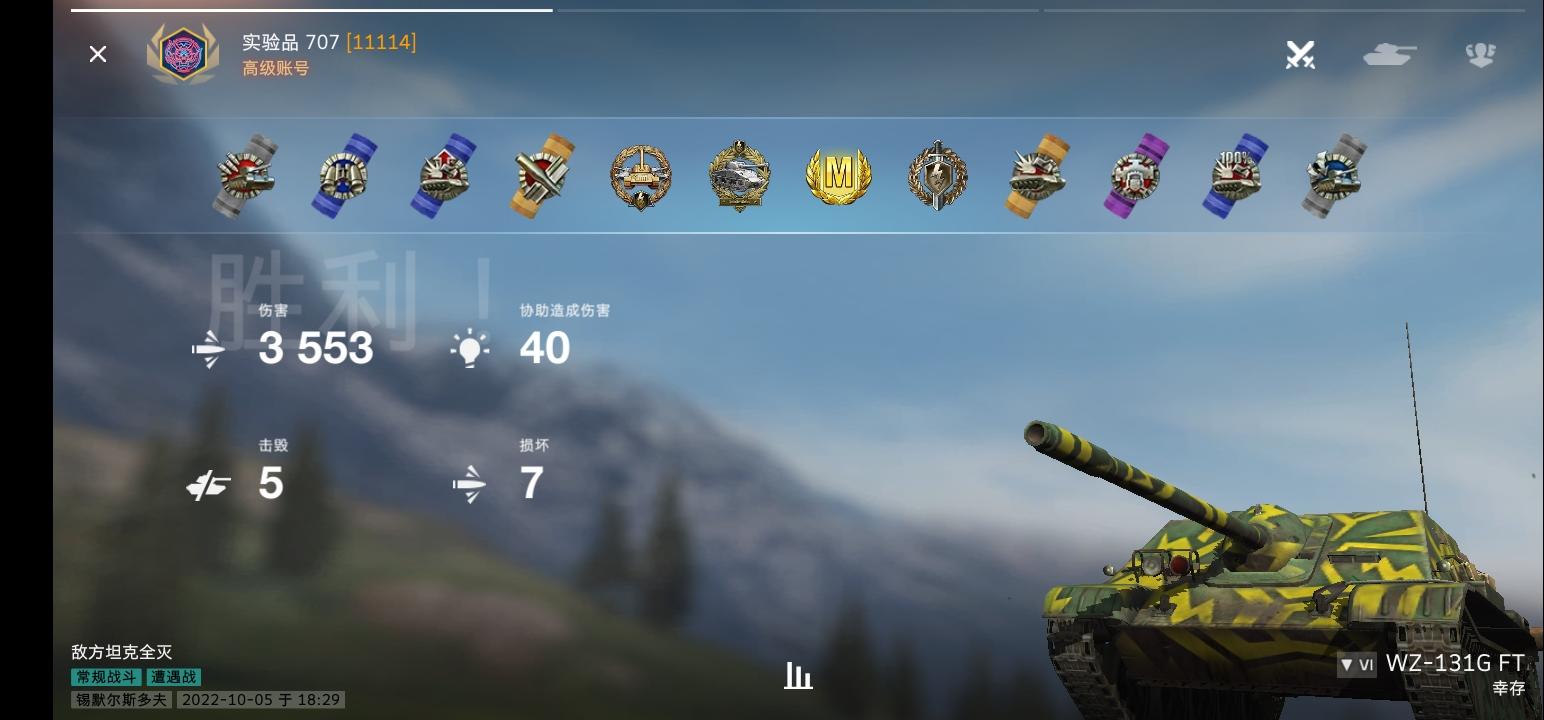View the shield medal after the mastery badge

pyautogui.click(x=938, y=176)
